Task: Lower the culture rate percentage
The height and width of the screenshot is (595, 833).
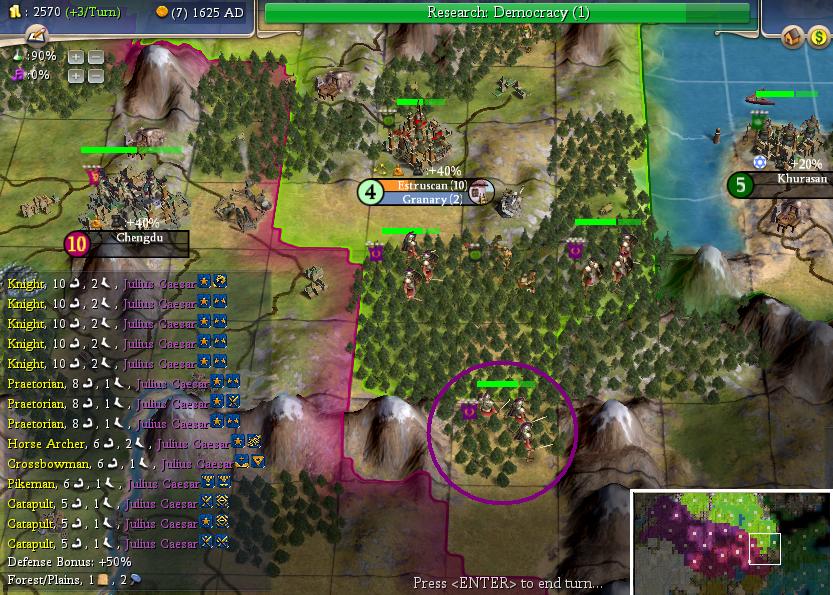Action: click(x=96, y=75)
